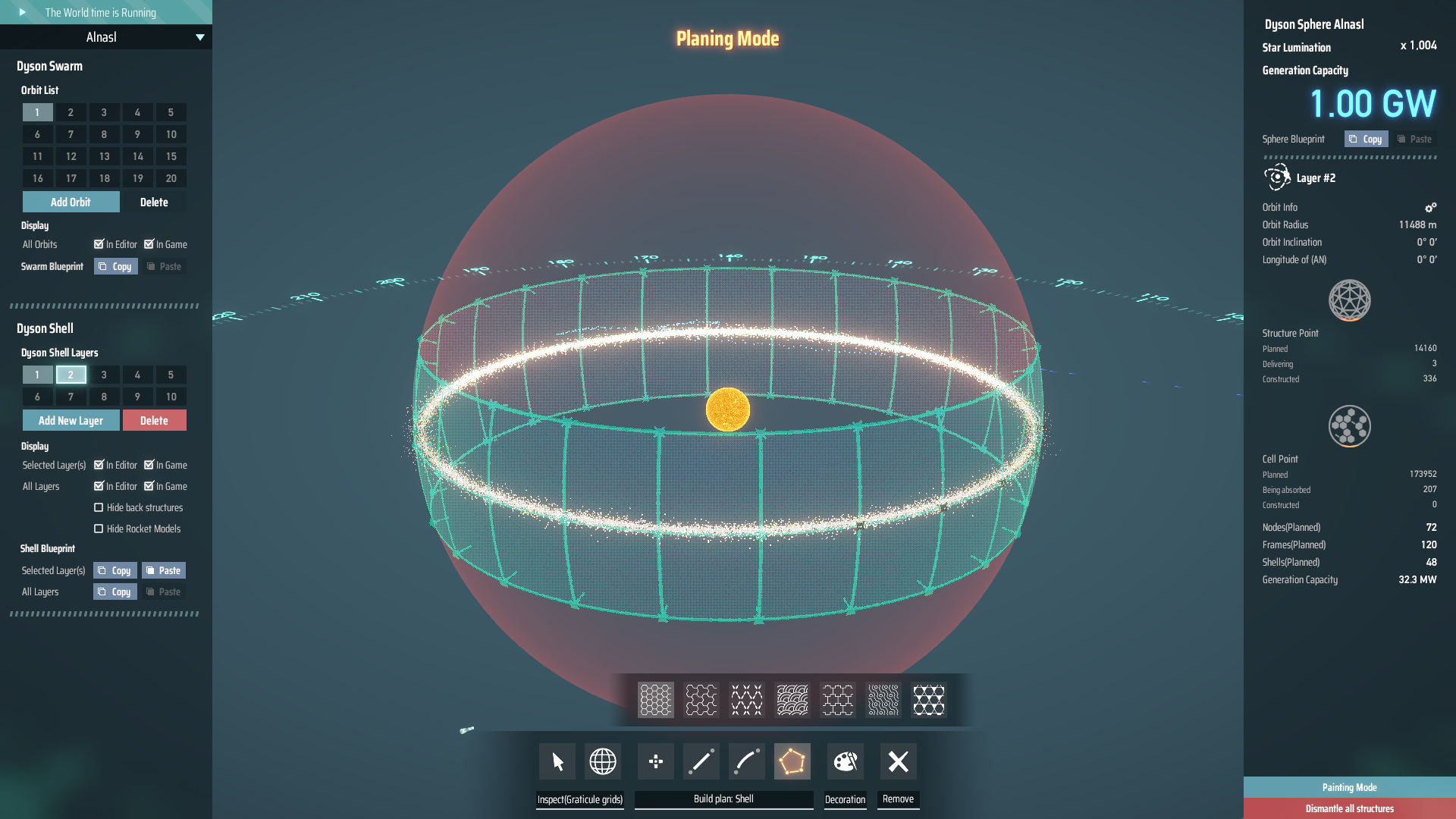The width and height of the screenshot is (1456, 819).
Task: Select the scale-wave shell pattern thumbnail
Action: pyautogui.click(x=792, y=699)
